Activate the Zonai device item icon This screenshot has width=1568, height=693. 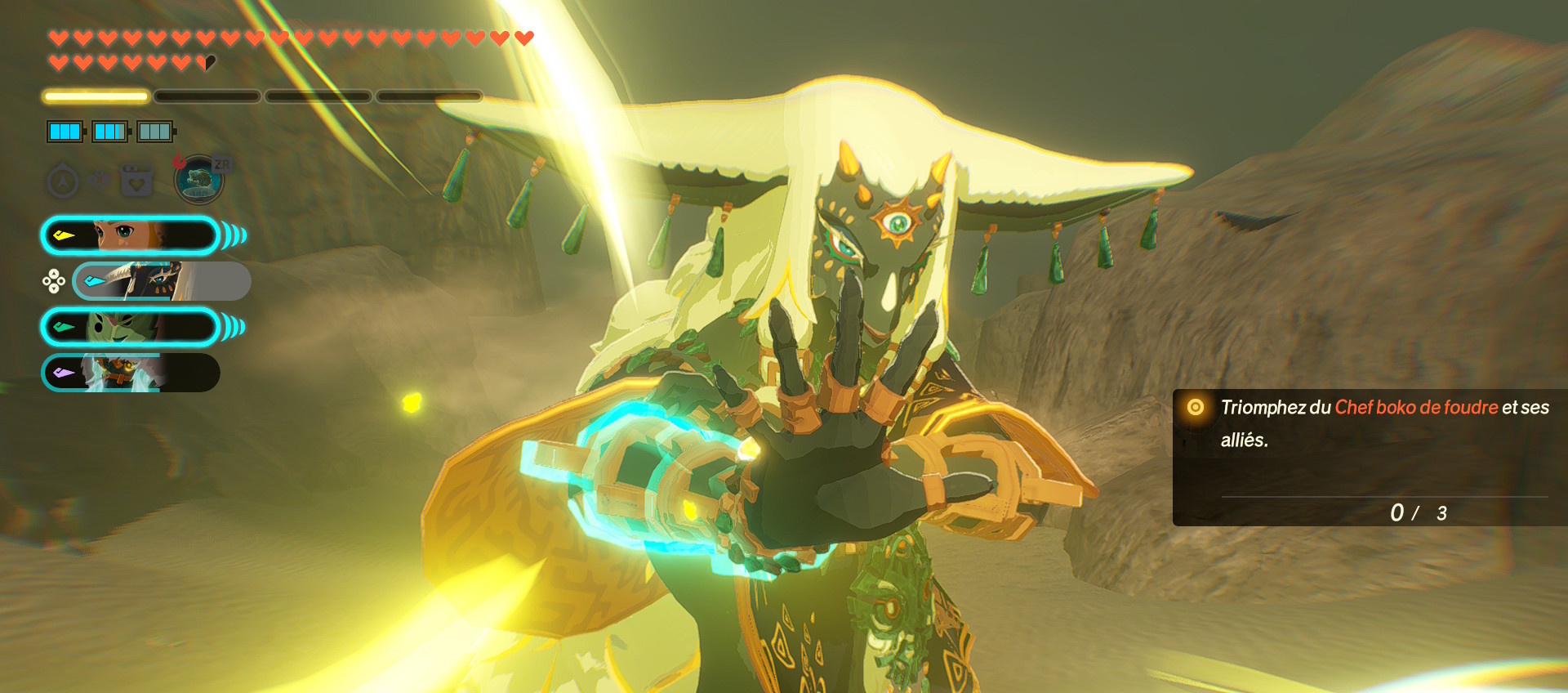(198, 180)
